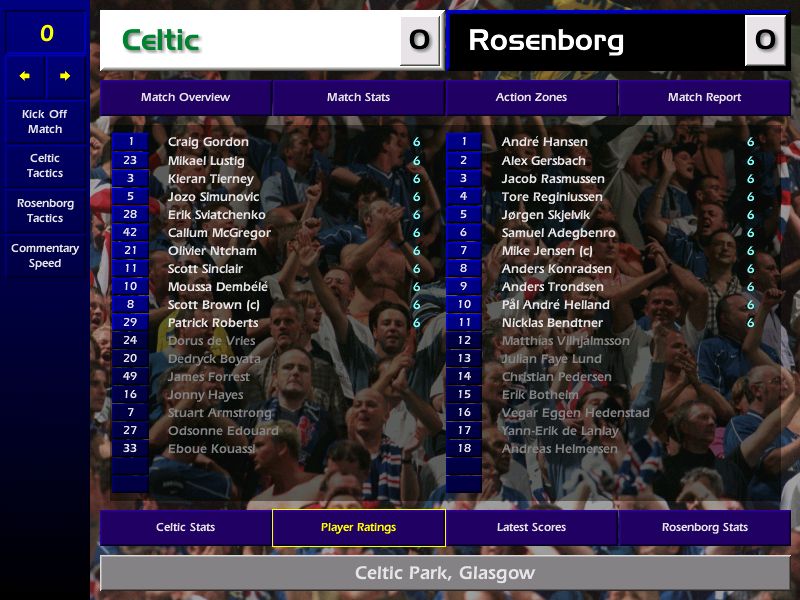
Task: Choose Moussa Dembélé from Celtic lineup
Action: pyautogui.click(x=218, y=287)
